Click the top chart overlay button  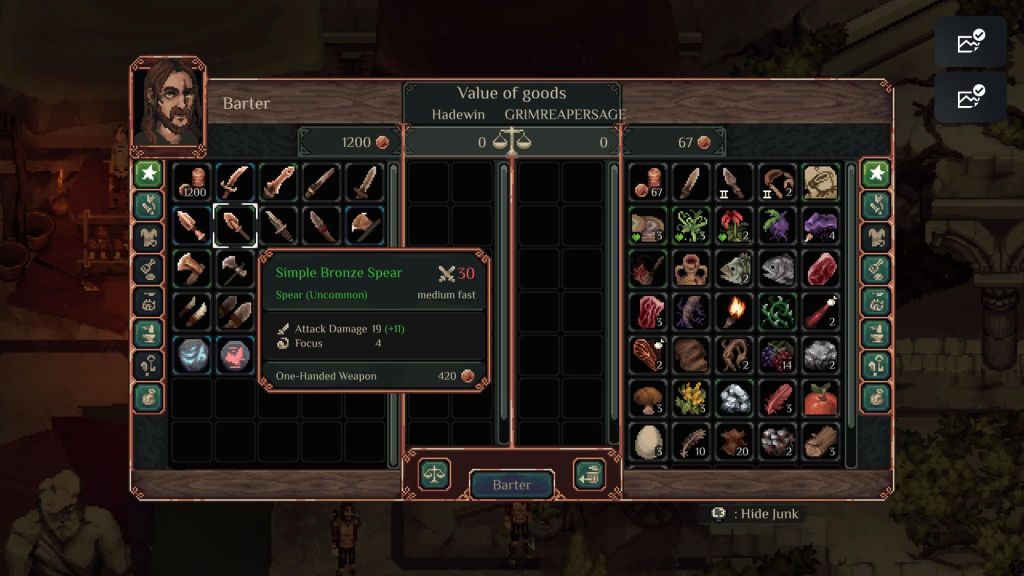(970, 42)
